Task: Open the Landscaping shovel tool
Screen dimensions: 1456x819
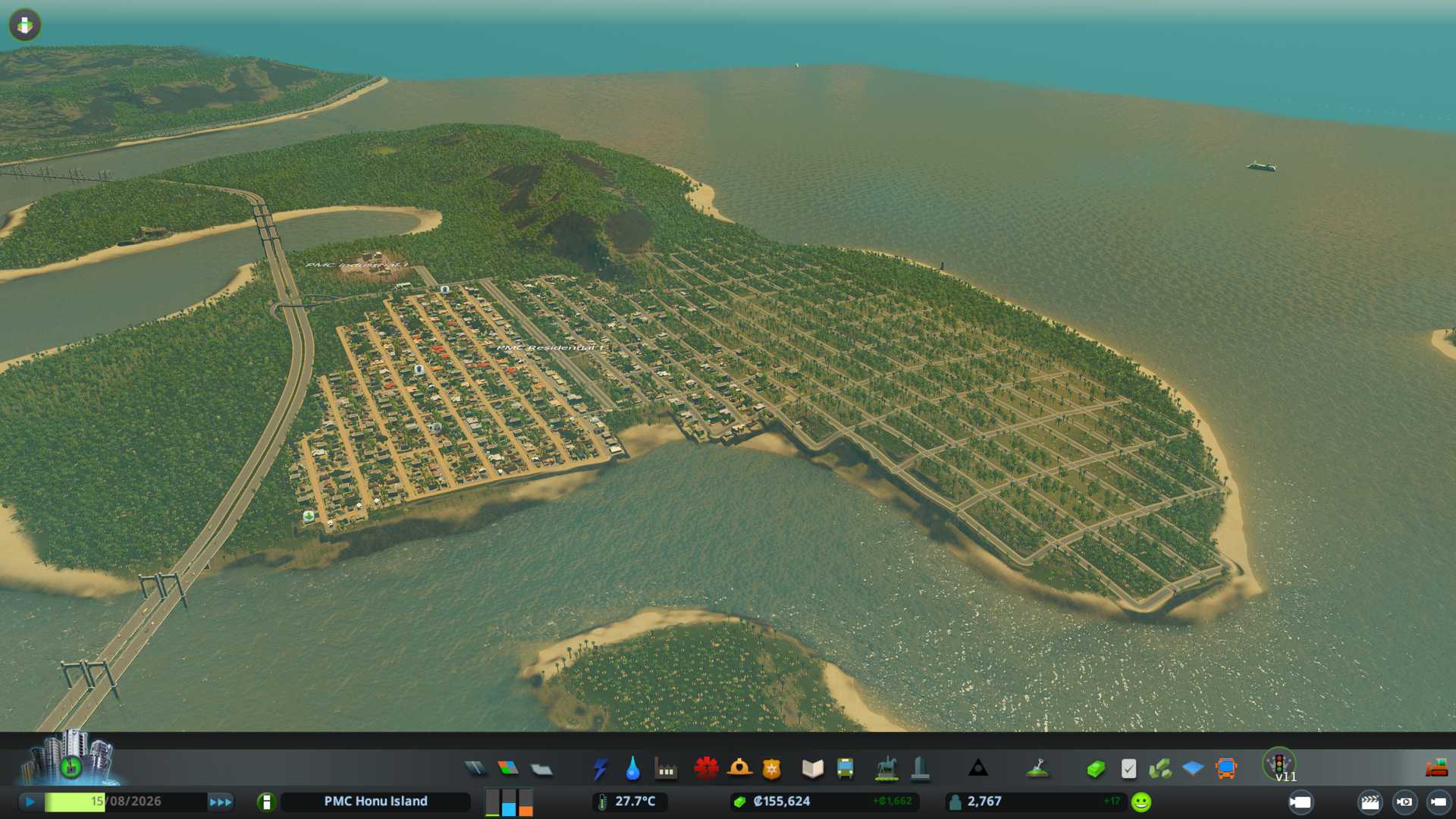Action: pyautogui.click(x=1037, y=769)
